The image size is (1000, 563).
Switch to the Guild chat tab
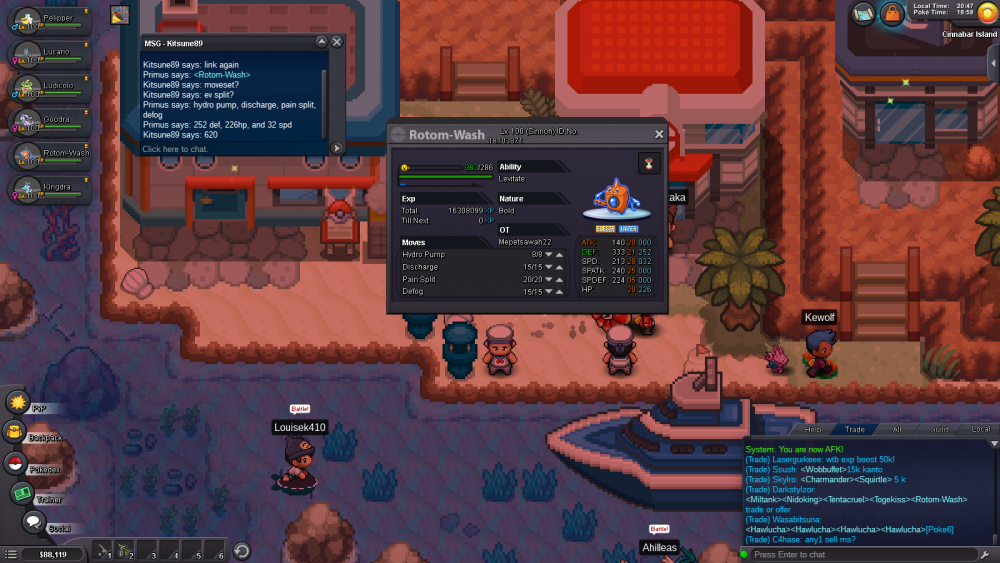pyautogui.click(x=939, y=429)
